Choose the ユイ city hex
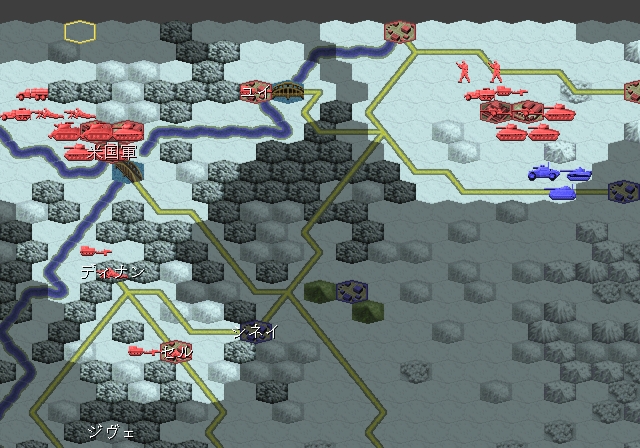Screen dimensions: 640x448 coord(254,92)
